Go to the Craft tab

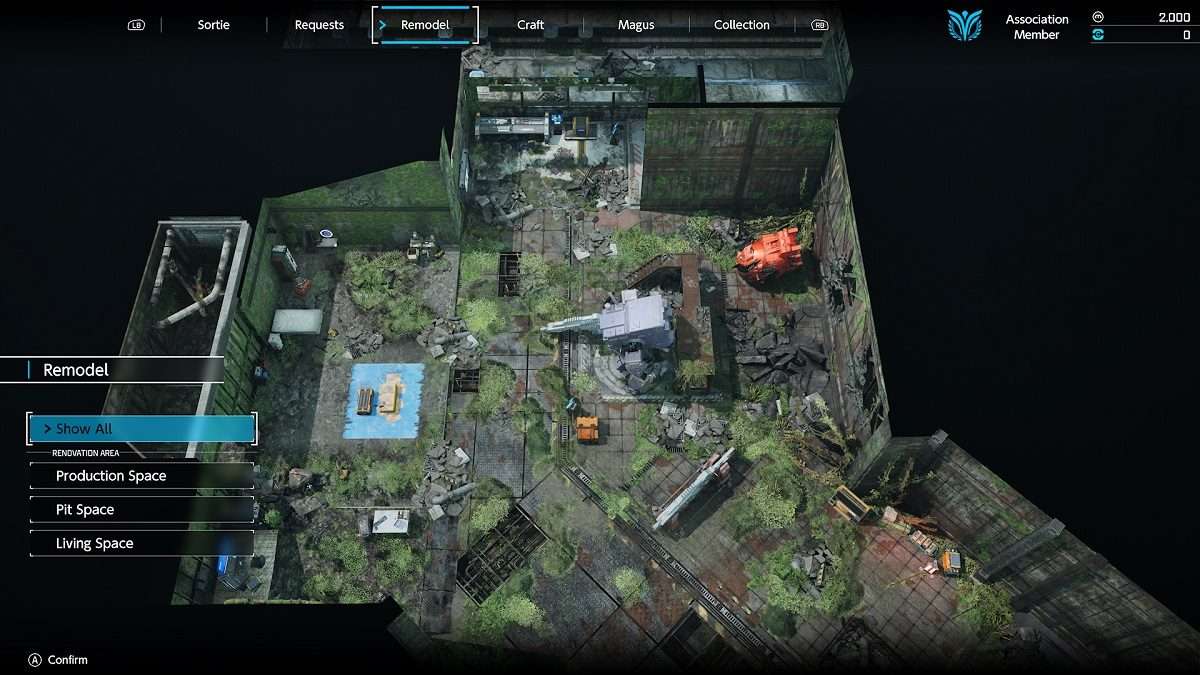531,25
